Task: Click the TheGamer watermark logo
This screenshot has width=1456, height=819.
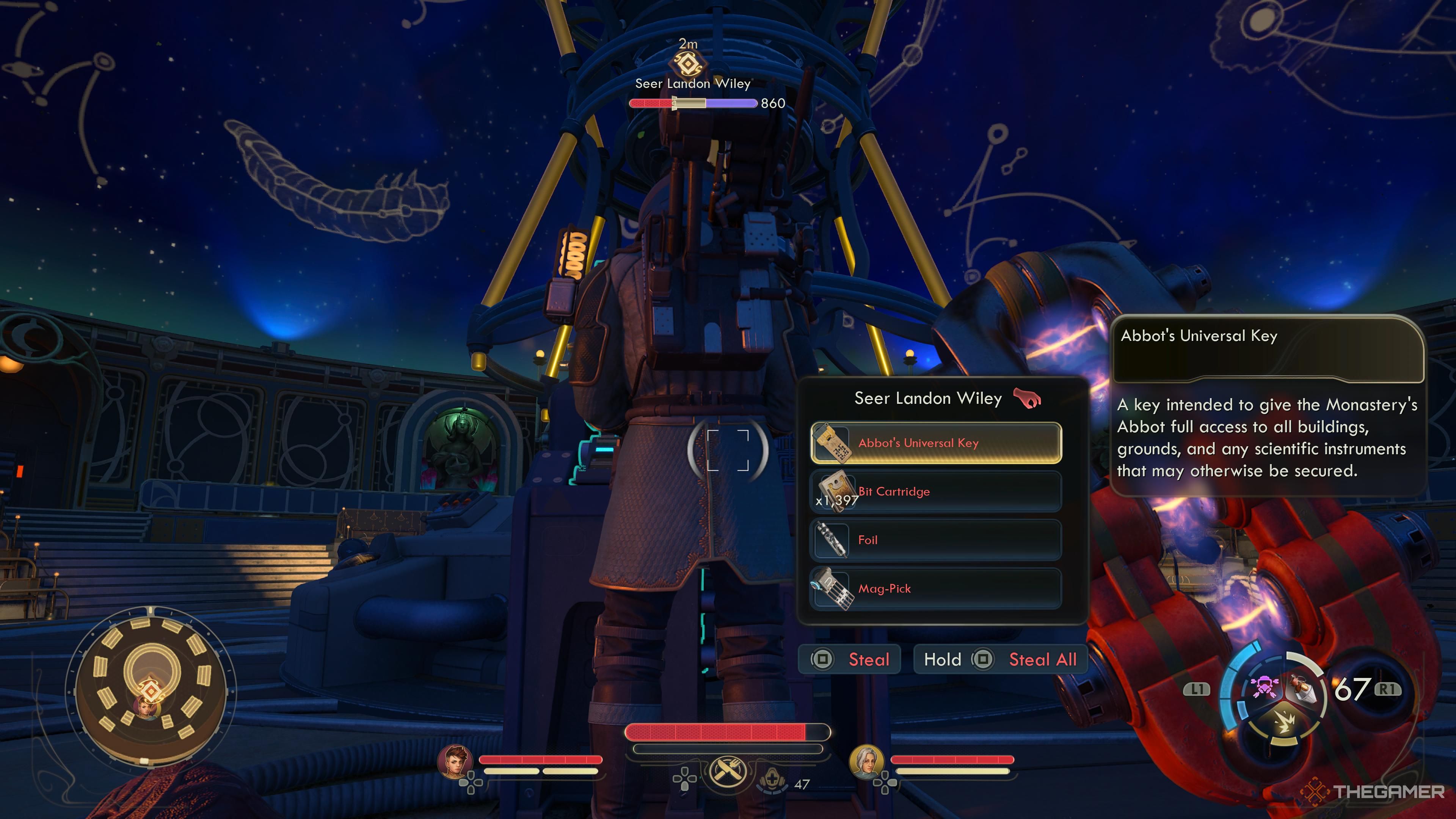Action: (x=1373, y=792)
